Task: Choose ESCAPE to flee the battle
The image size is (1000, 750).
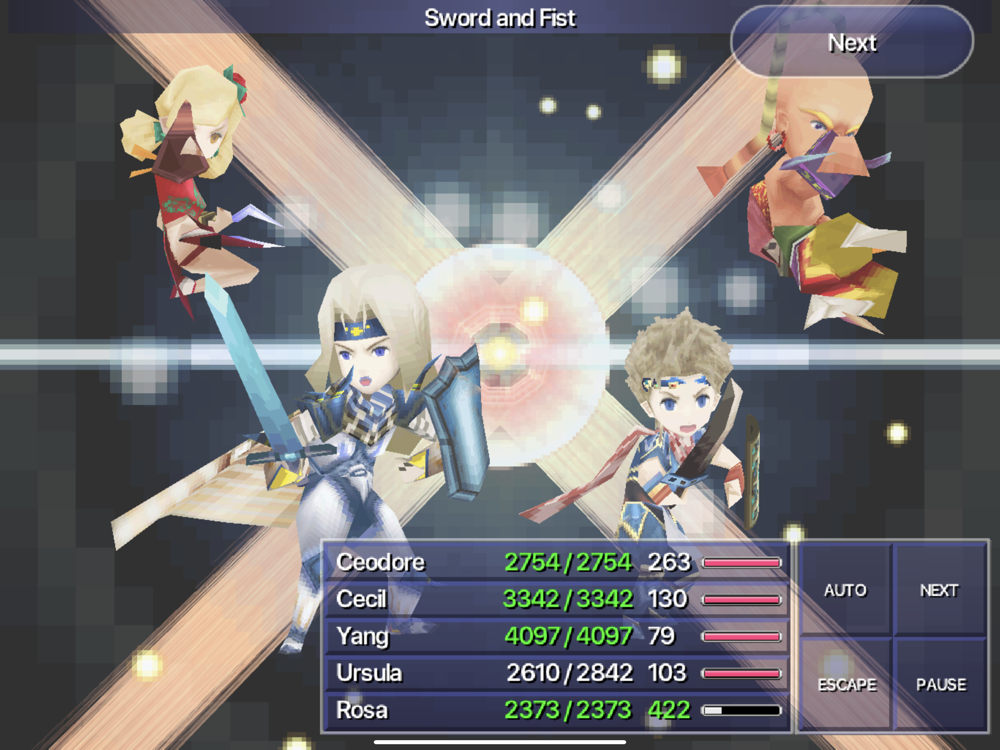Action: (x=844, y=685)
